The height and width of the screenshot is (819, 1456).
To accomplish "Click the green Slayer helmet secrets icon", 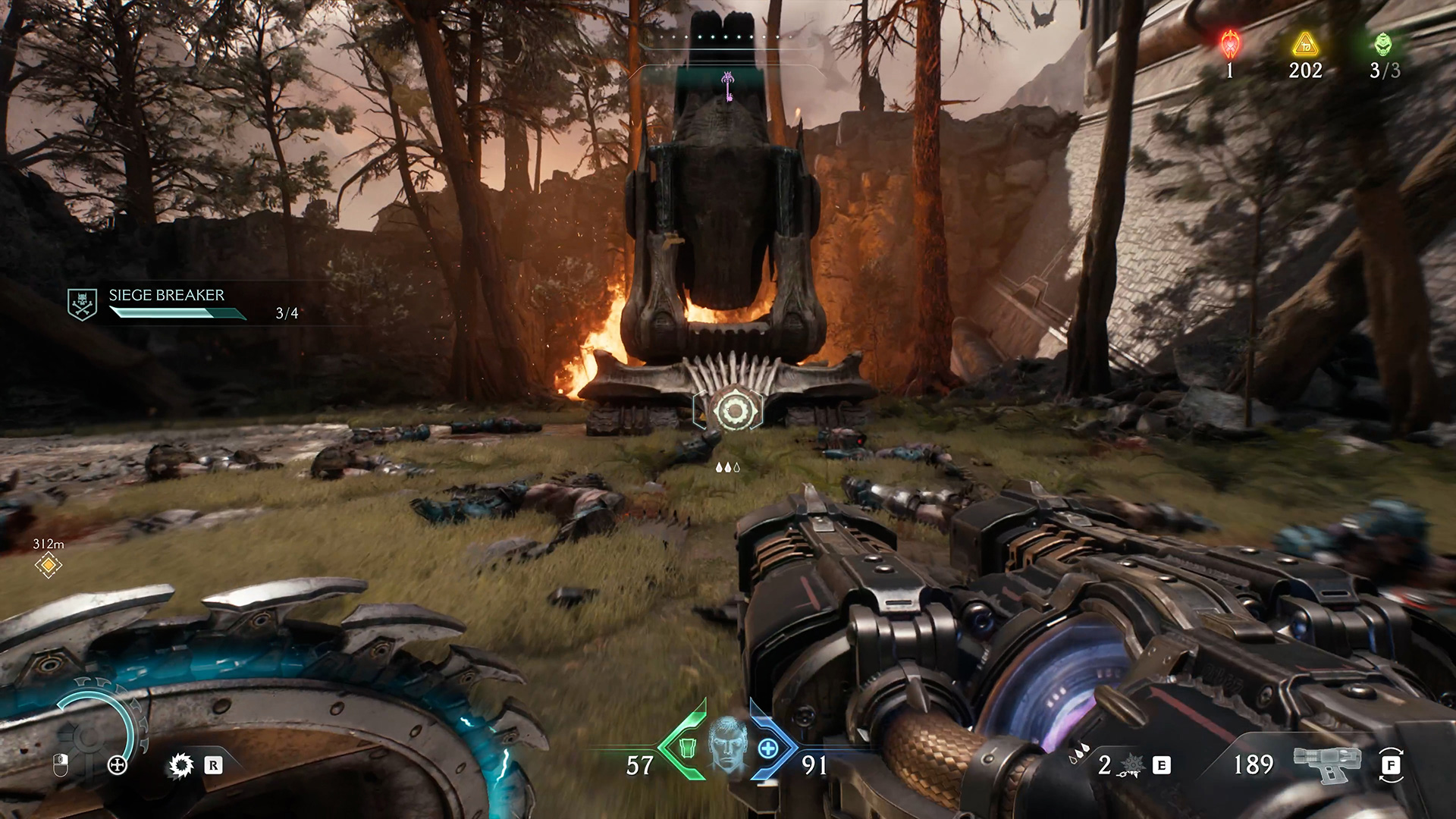I will tap(1383, 45).
